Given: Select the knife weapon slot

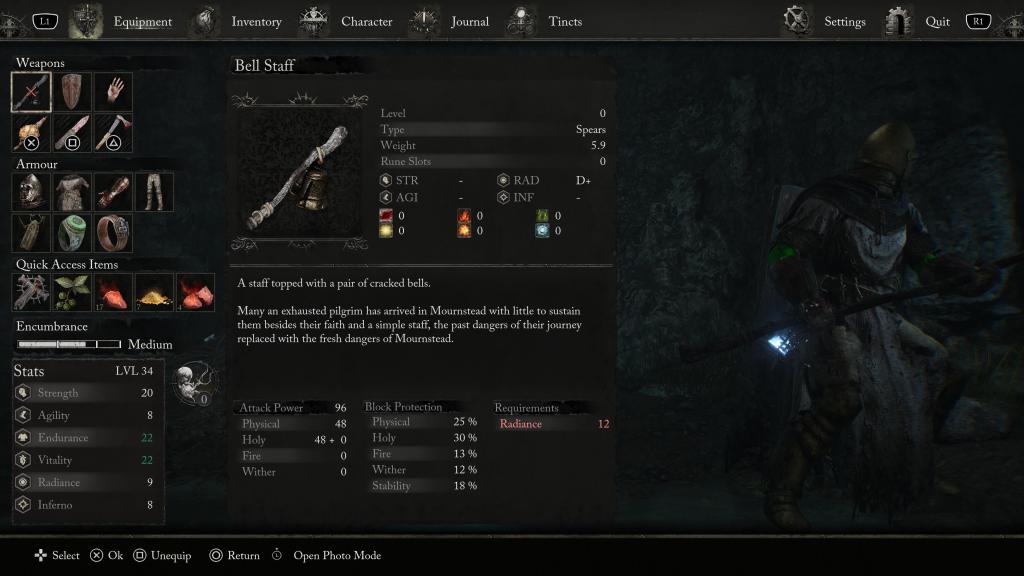Looking at the screenshot, I should click(72, 133).
